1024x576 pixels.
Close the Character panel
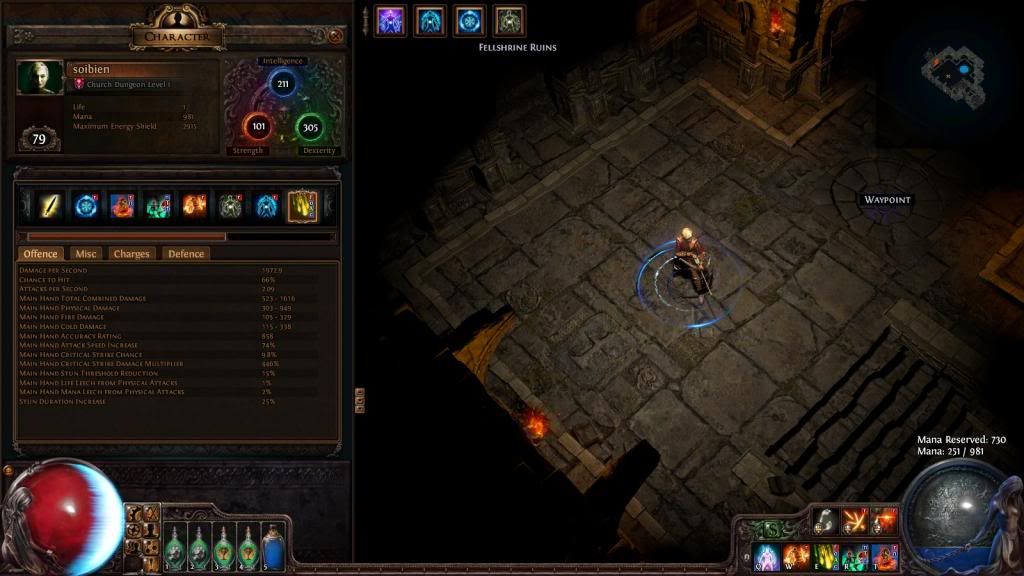335,36
